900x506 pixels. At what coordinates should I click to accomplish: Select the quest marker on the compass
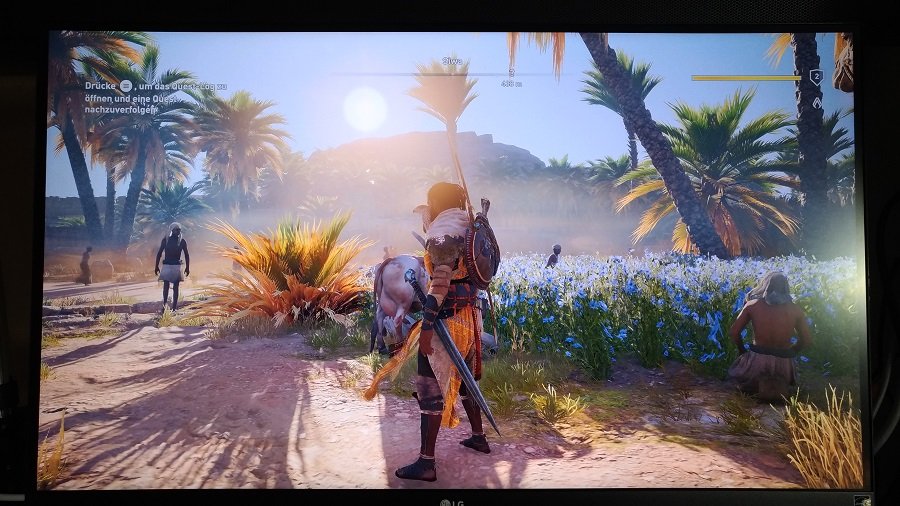click(511, 73)
